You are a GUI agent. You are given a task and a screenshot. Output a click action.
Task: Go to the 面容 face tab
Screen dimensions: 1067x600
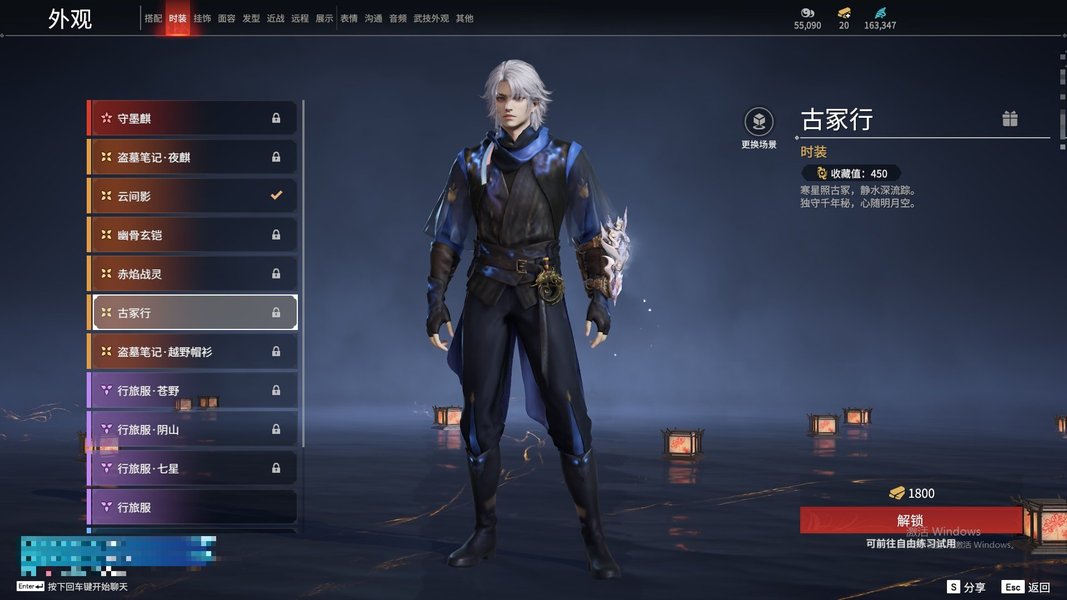click(227, 19)
